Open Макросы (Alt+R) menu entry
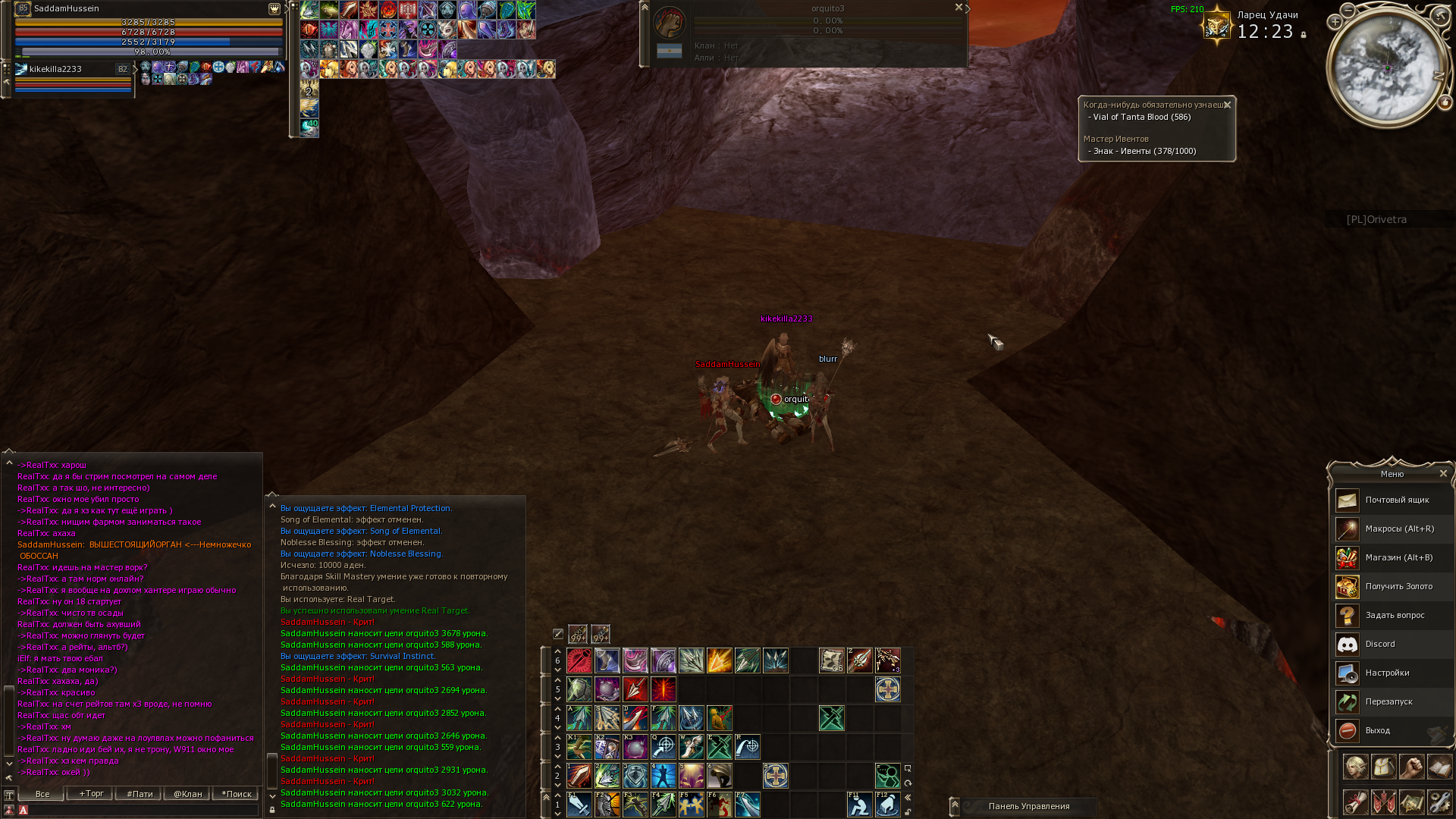The width and height of the screenshot is (1456, 819). pos(1394,529)
